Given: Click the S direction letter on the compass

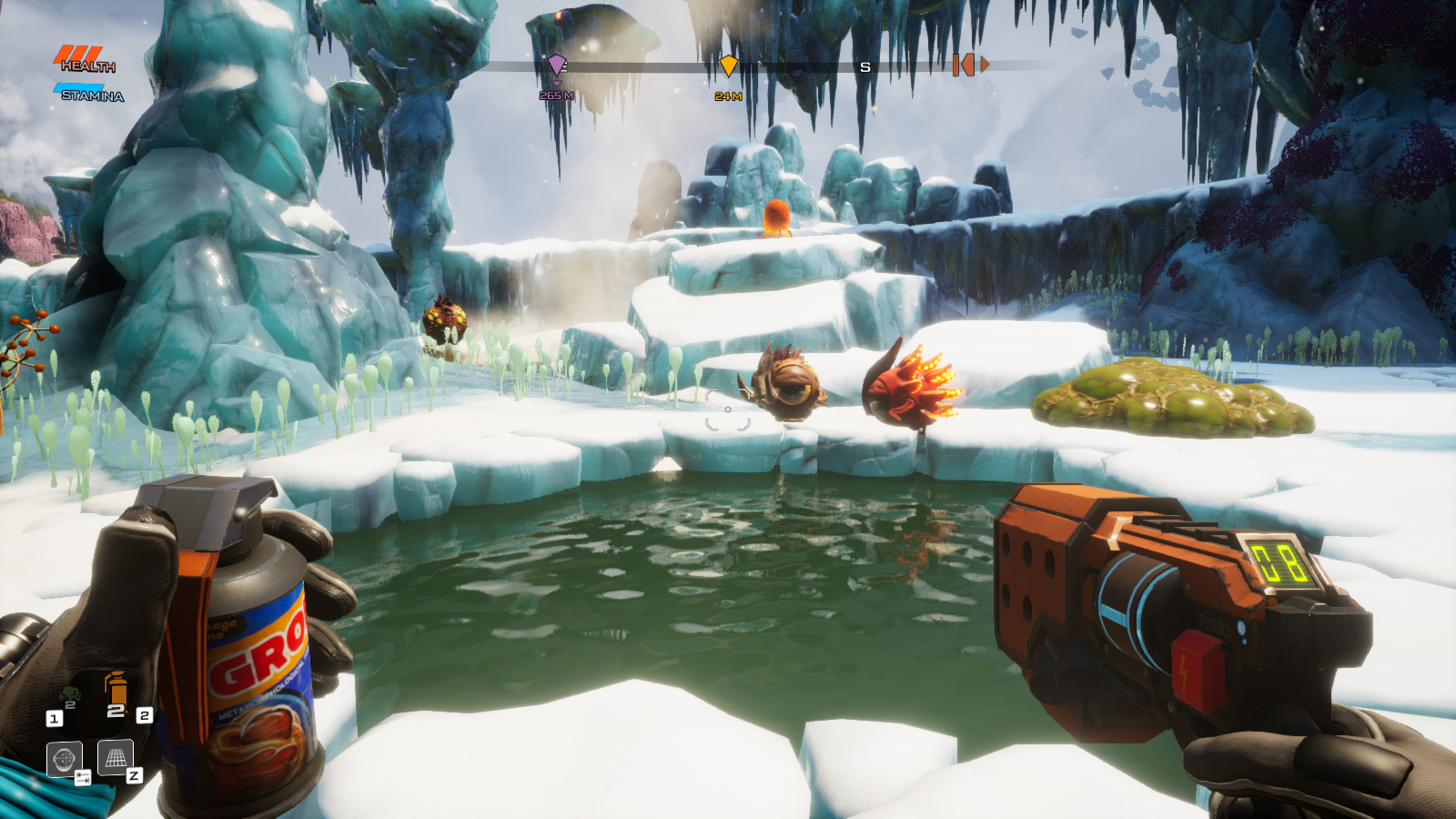Looking at the screenshot, I should click(x=864, y=67).
